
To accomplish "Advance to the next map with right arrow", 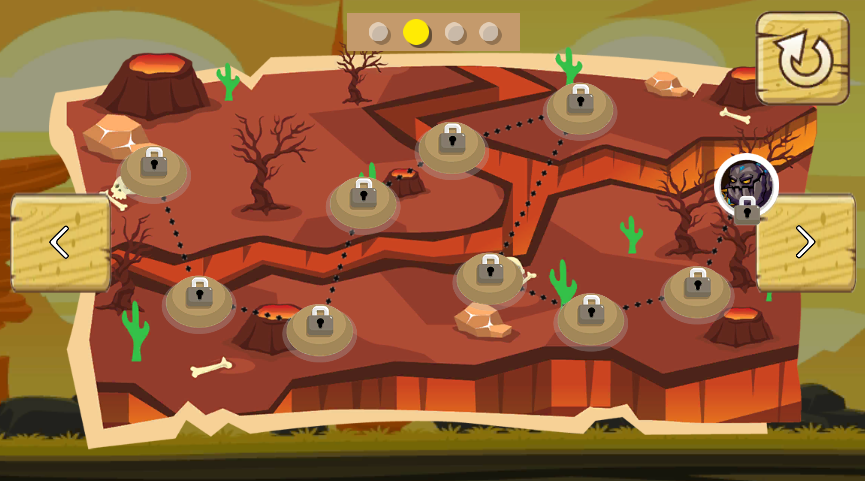I will click(x=805, y=242).
